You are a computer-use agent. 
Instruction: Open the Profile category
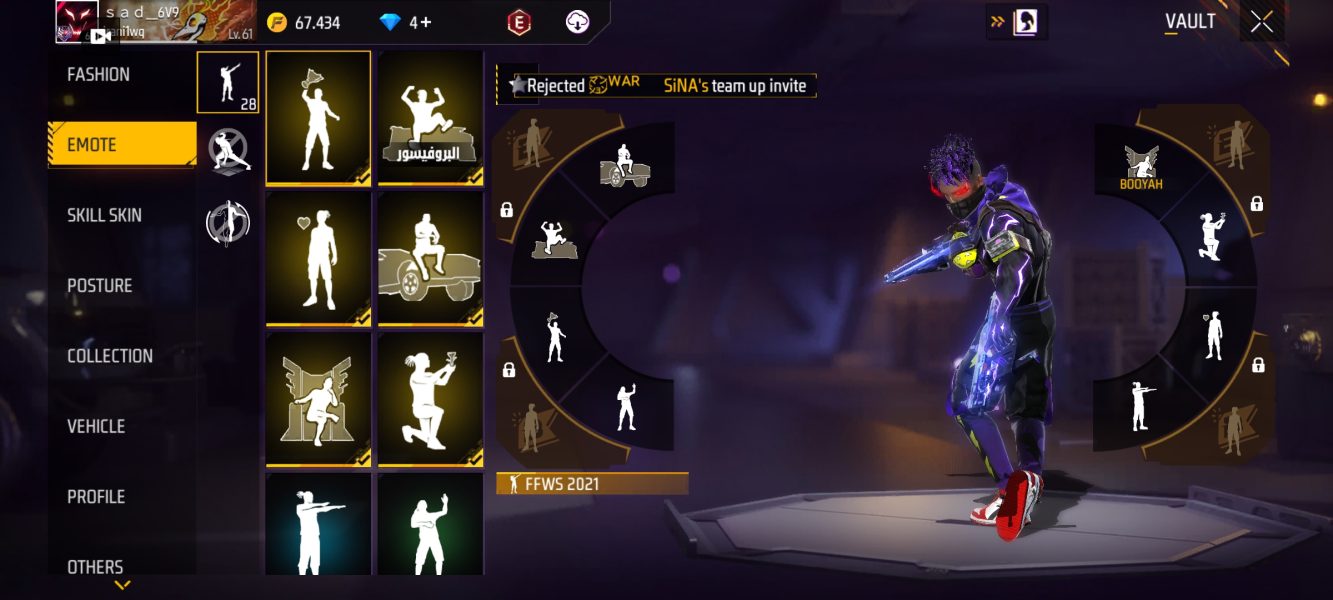click(96, 497)
